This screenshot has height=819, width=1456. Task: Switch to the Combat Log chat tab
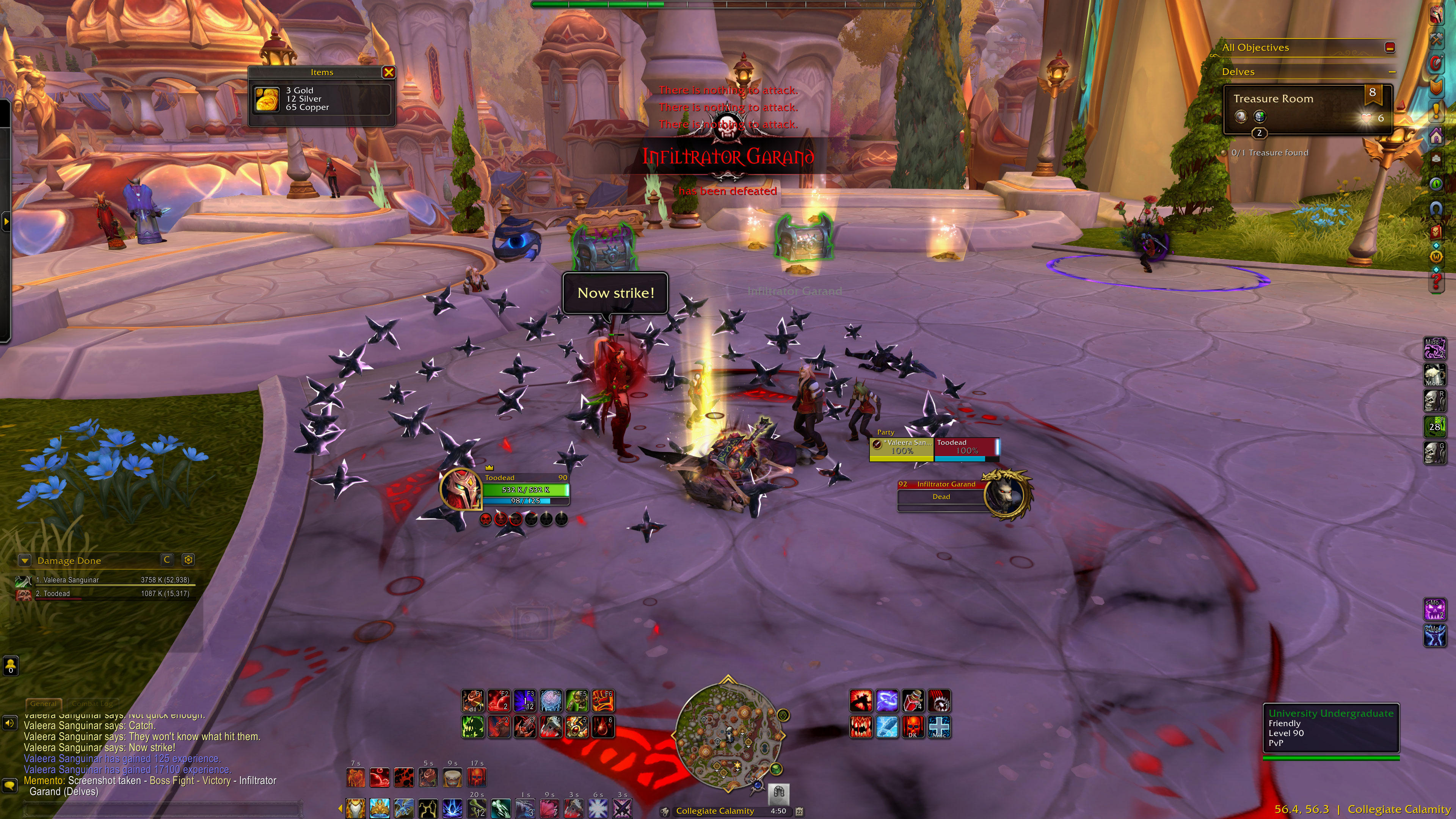tap(92, 704)
